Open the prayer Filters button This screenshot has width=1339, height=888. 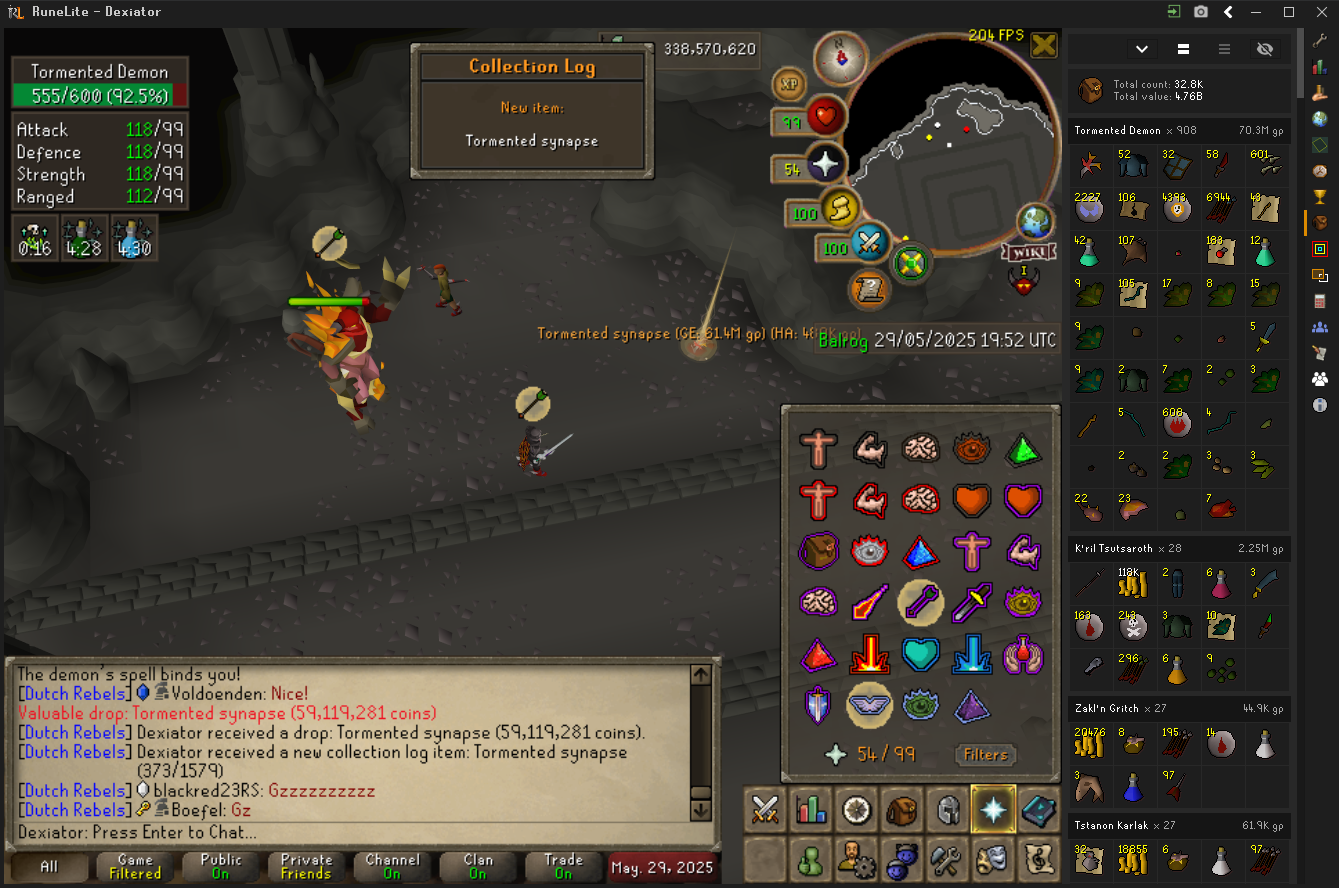985,755
